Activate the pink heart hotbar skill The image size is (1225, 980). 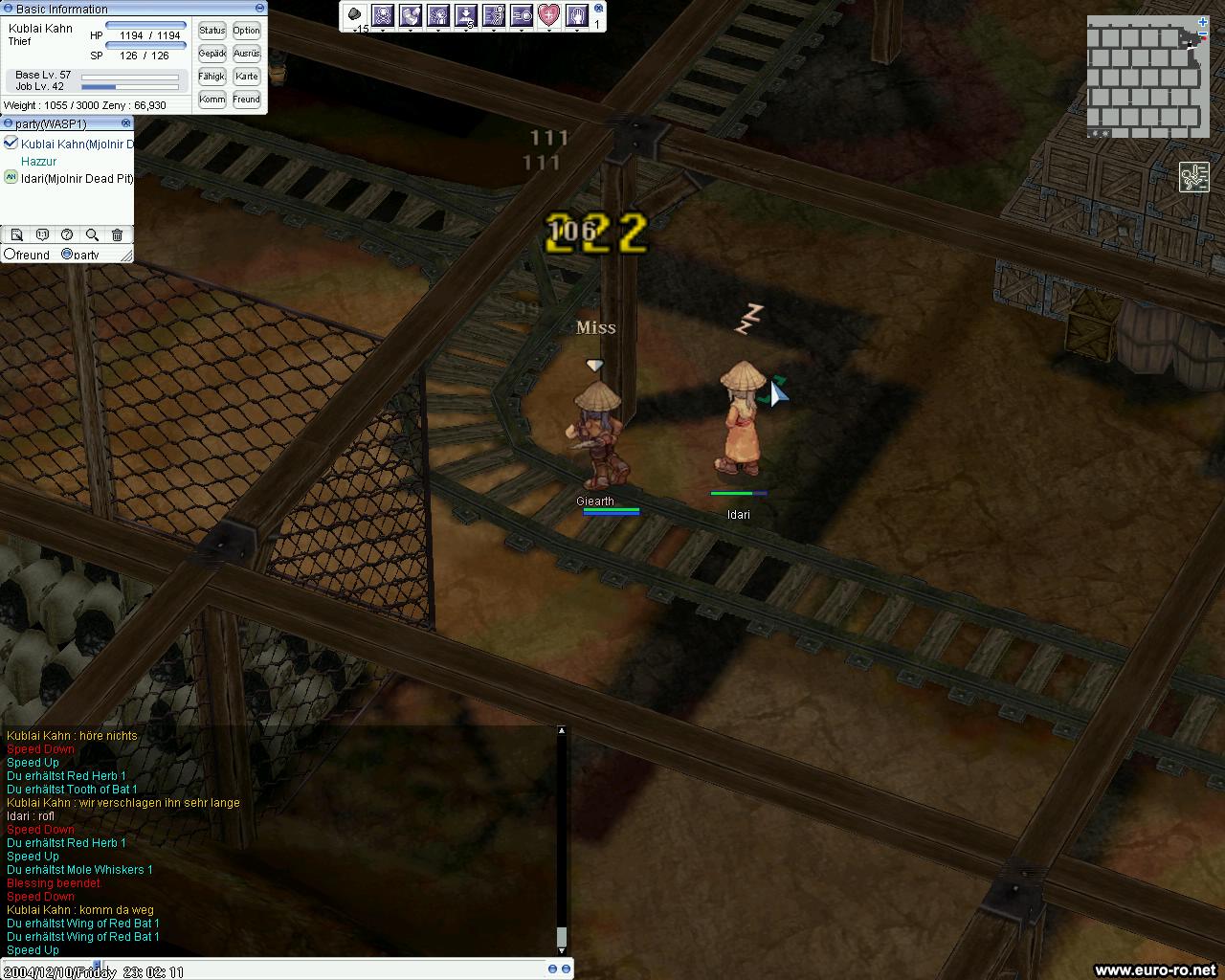click(x=548, y=15)
